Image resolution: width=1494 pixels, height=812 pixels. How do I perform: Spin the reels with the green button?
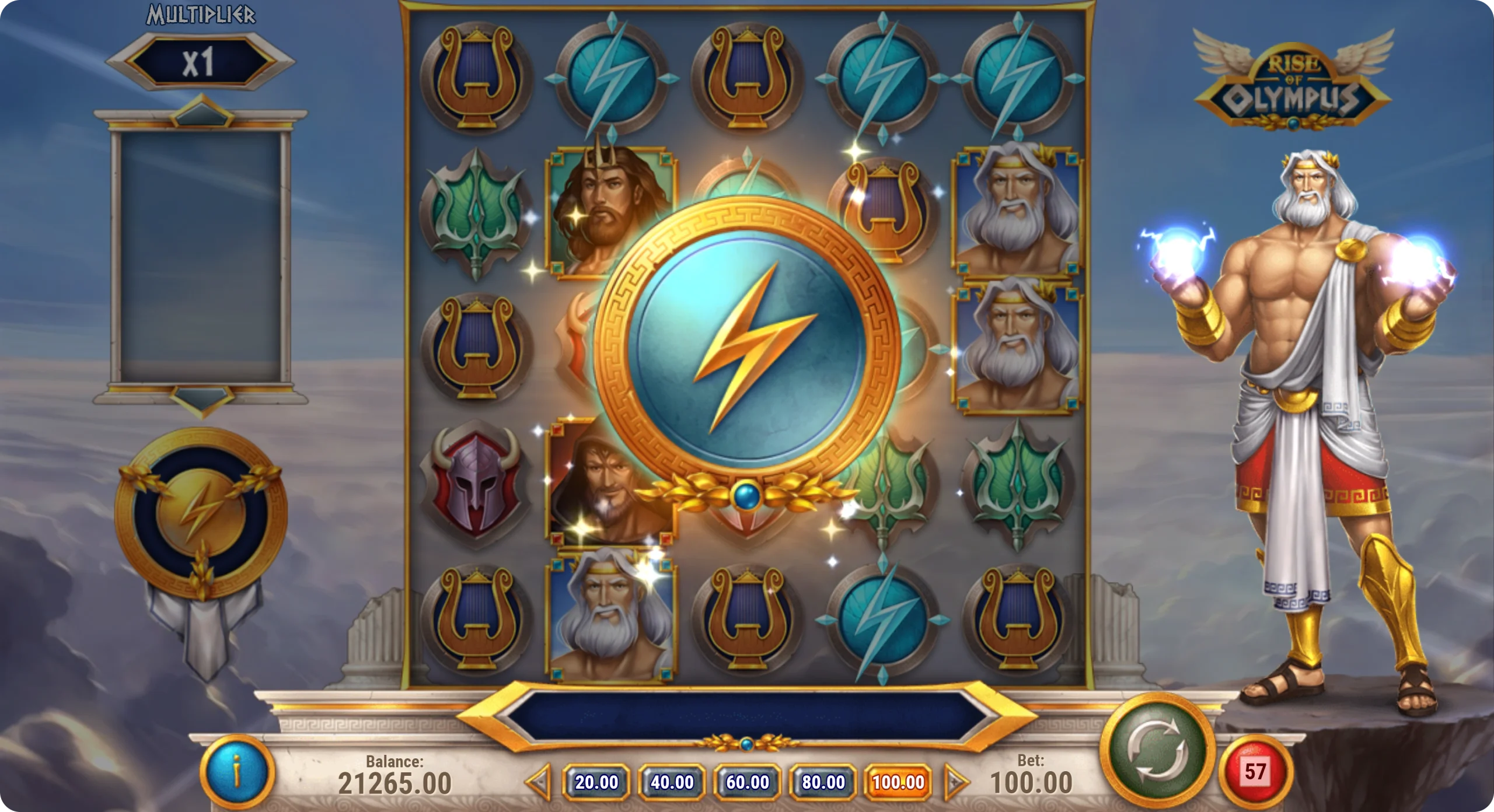(x=1157, y=748)
